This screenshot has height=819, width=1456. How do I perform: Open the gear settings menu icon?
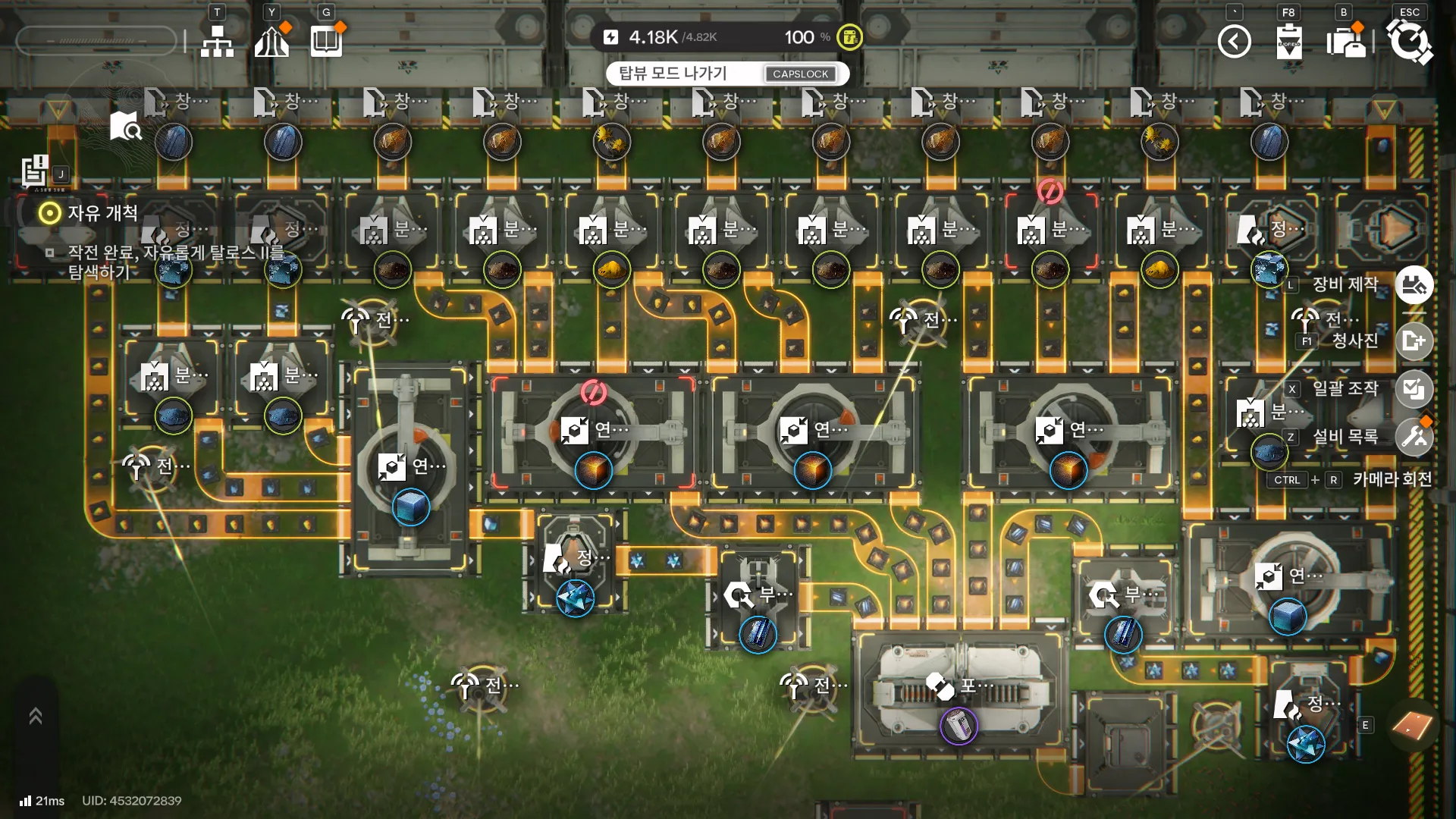(1409, 41)
